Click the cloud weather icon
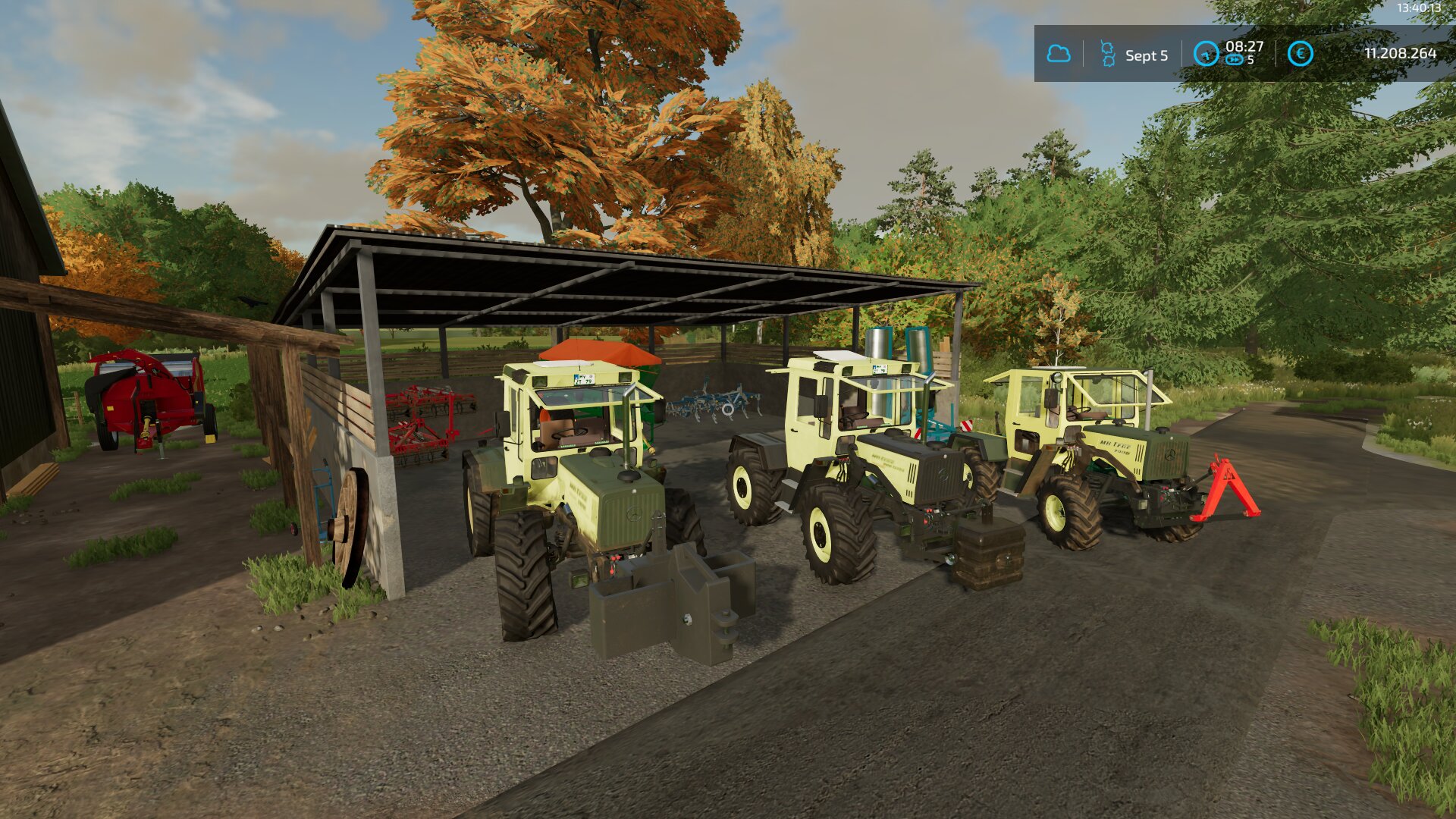 pyautogui.click(x=1058, y=54)
